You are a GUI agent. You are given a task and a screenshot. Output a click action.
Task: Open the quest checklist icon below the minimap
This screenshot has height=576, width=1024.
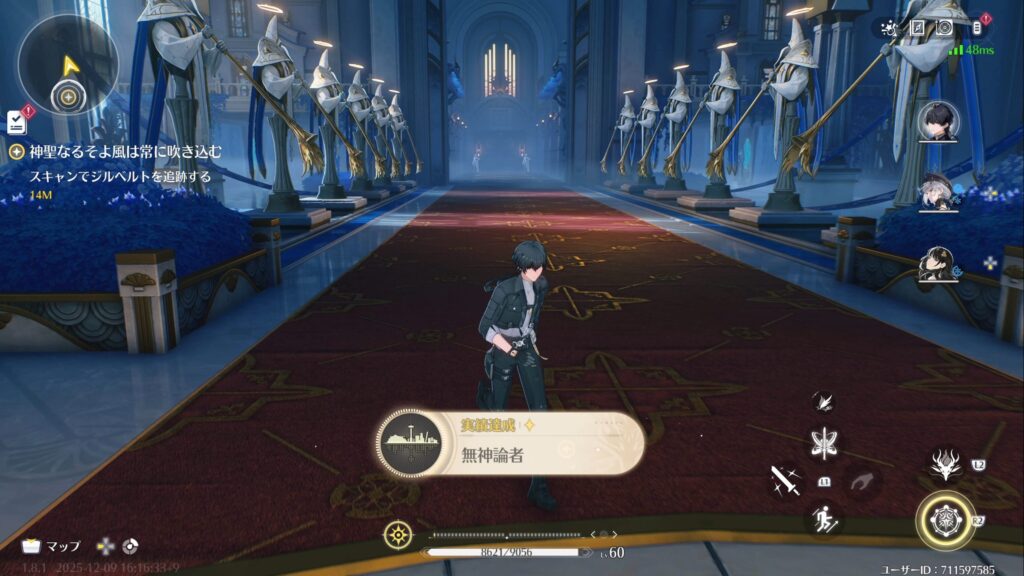click(x=16, y=121)
